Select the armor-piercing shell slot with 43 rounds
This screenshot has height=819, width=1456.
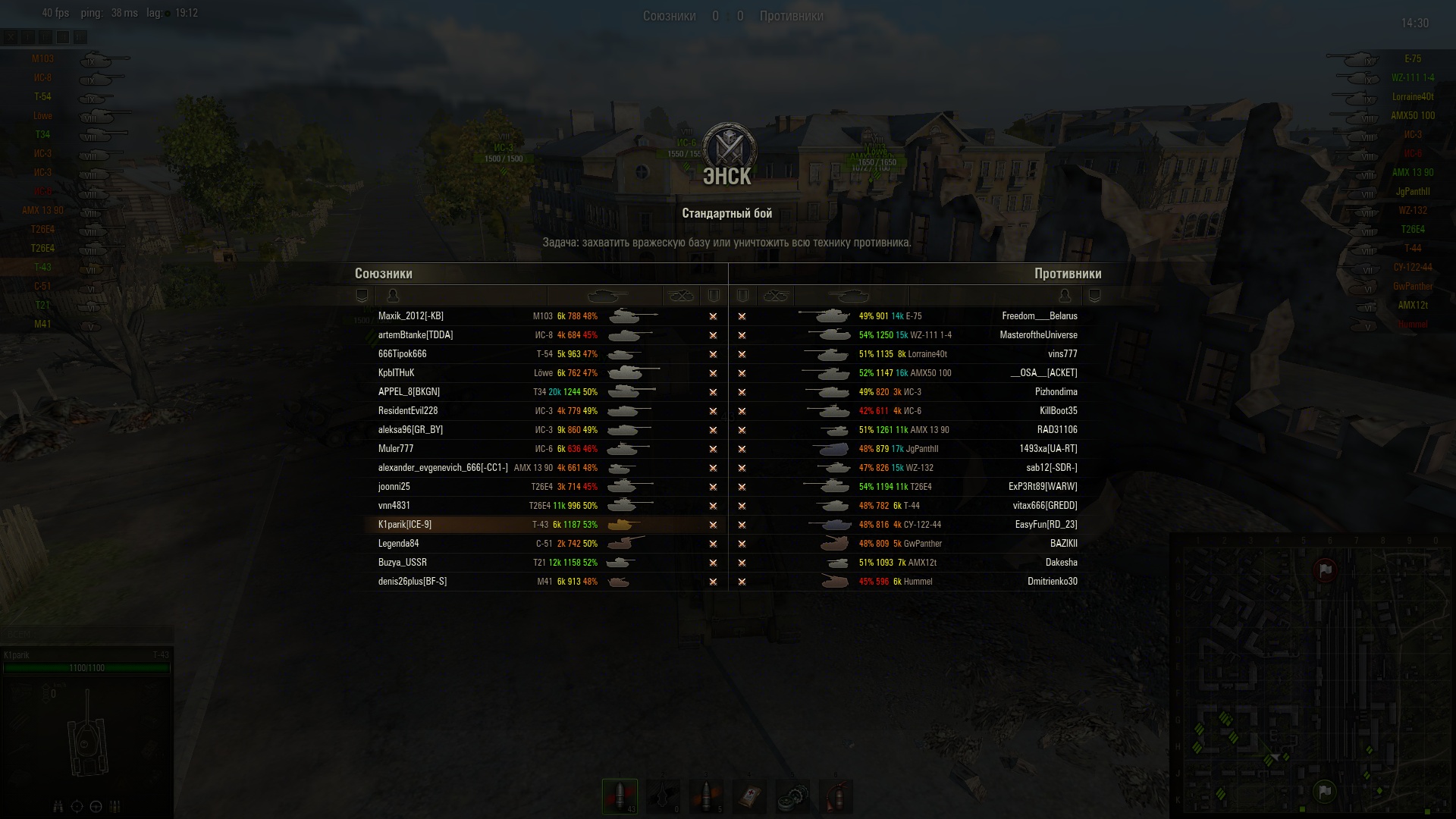[620, 795]
